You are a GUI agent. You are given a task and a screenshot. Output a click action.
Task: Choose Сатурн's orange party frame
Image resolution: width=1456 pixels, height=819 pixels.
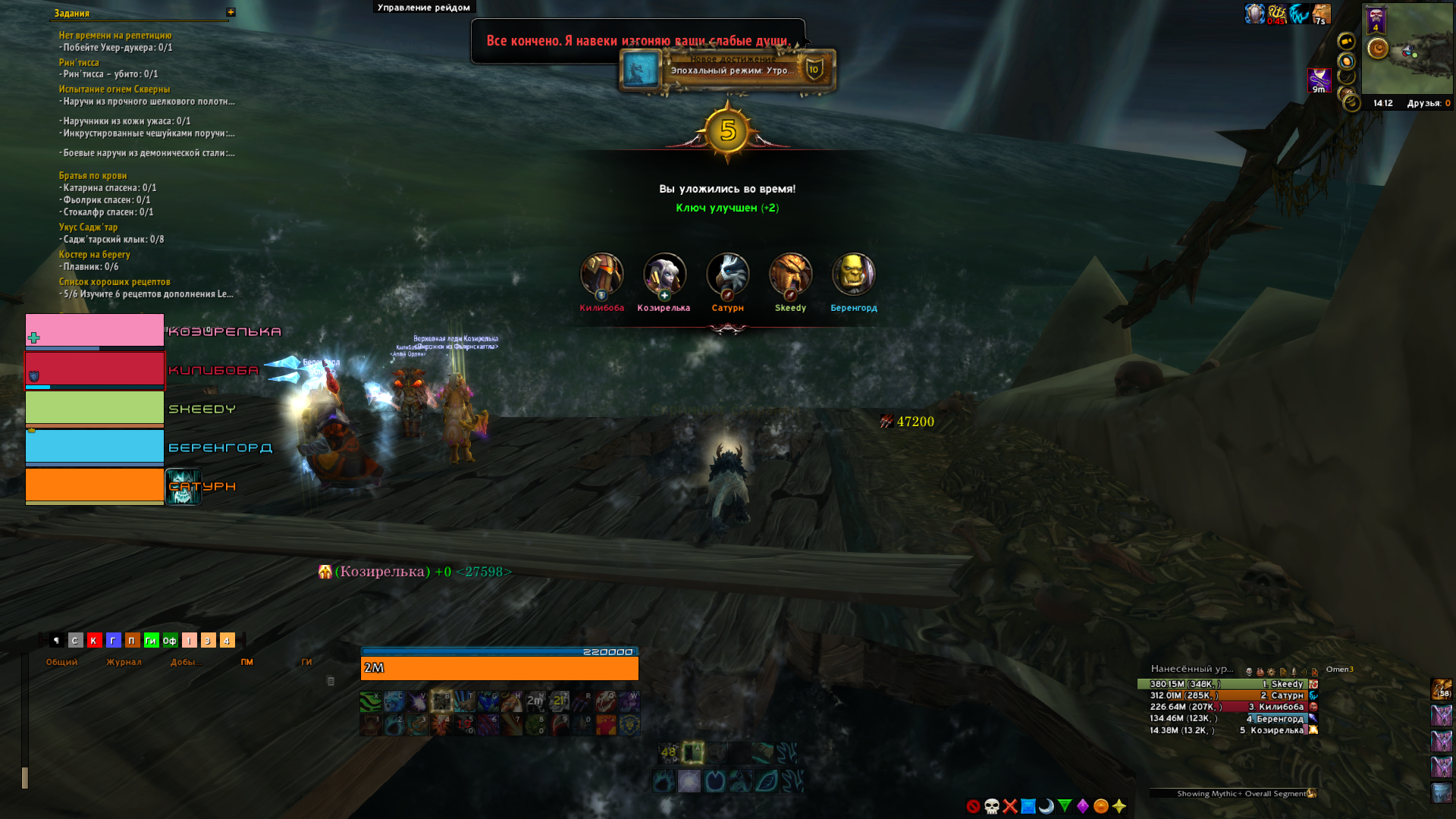[95, 485]
